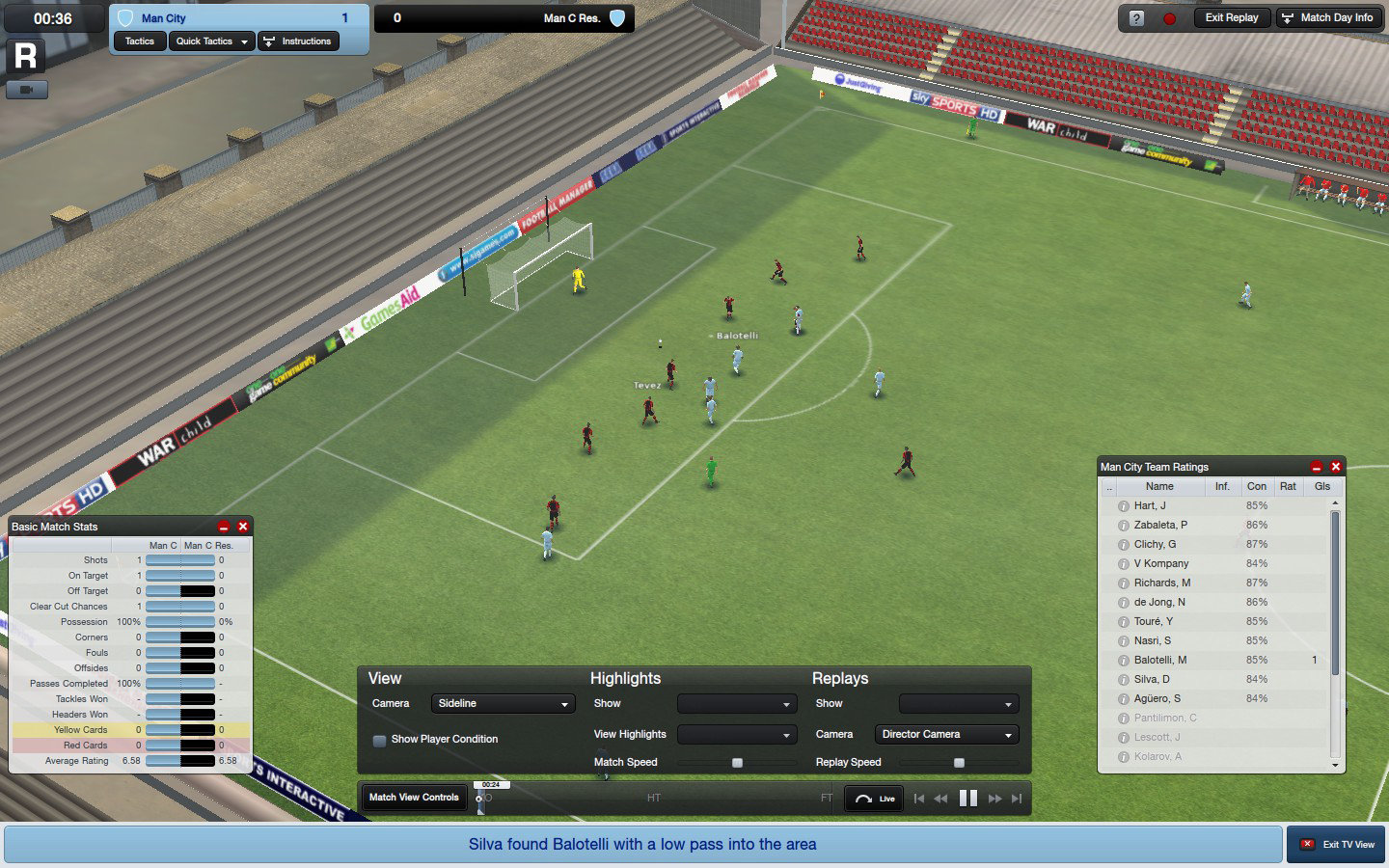Toggle the red recording indicator

(1168, 16)
